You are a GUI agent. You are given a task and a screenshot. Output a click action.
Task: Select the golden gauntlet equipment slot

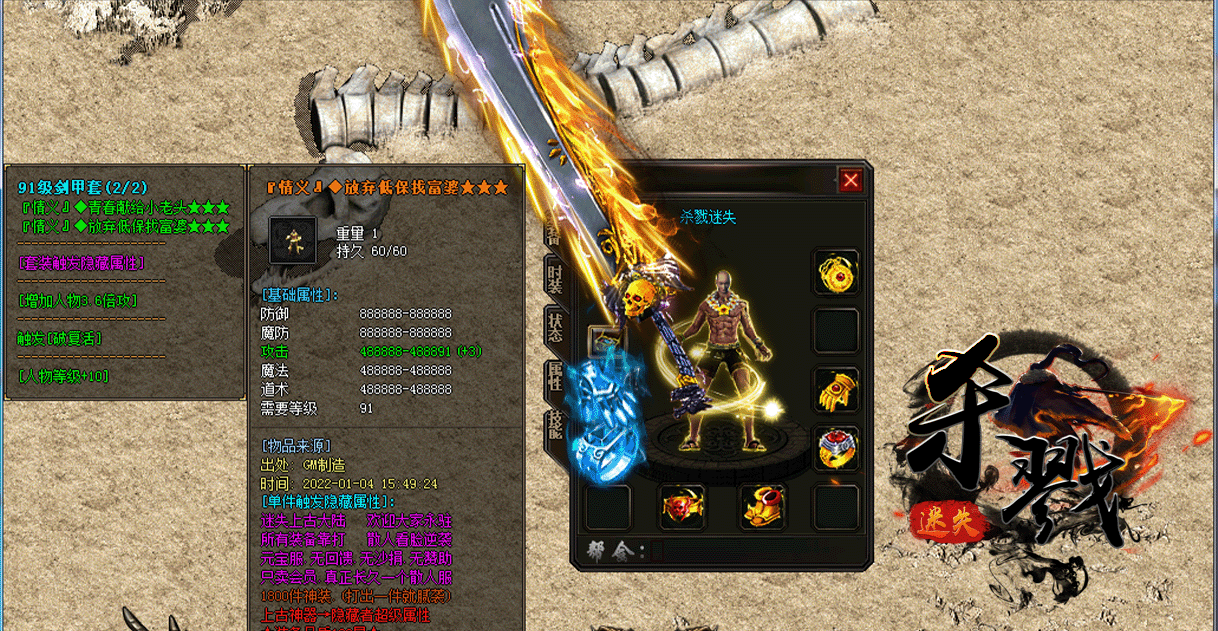pos(836,389)
